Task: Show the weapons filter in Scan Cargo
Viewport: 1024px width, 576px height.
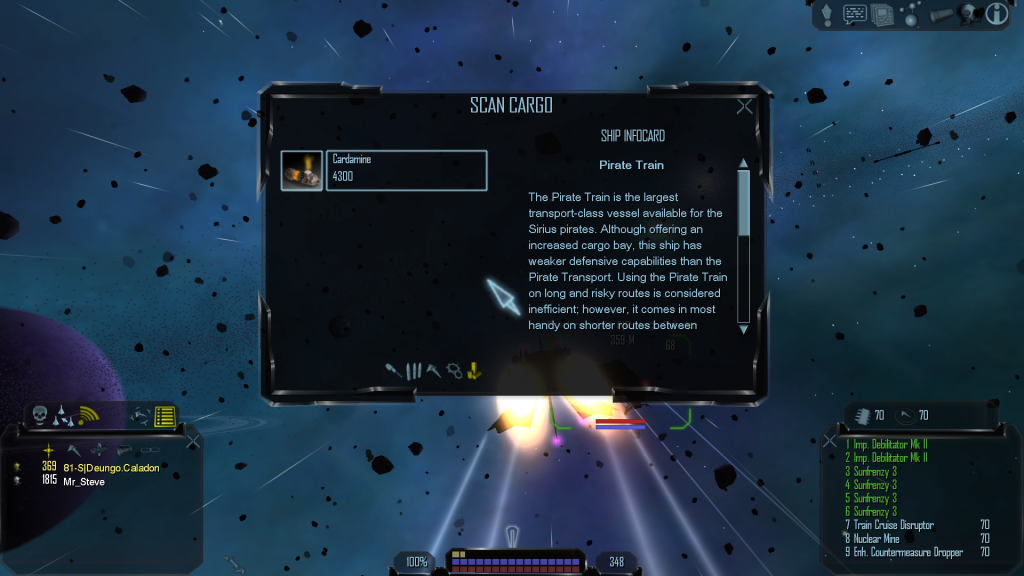Action: pos(394,370)
